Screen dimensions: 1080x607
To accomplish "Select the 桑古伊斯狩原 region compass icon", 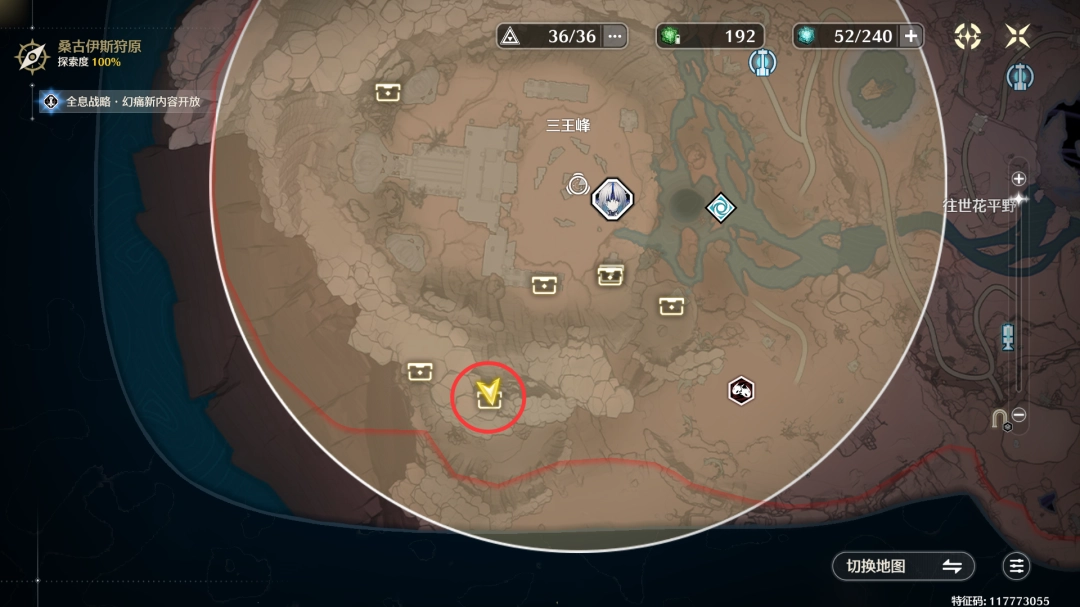I will (32, 54).
